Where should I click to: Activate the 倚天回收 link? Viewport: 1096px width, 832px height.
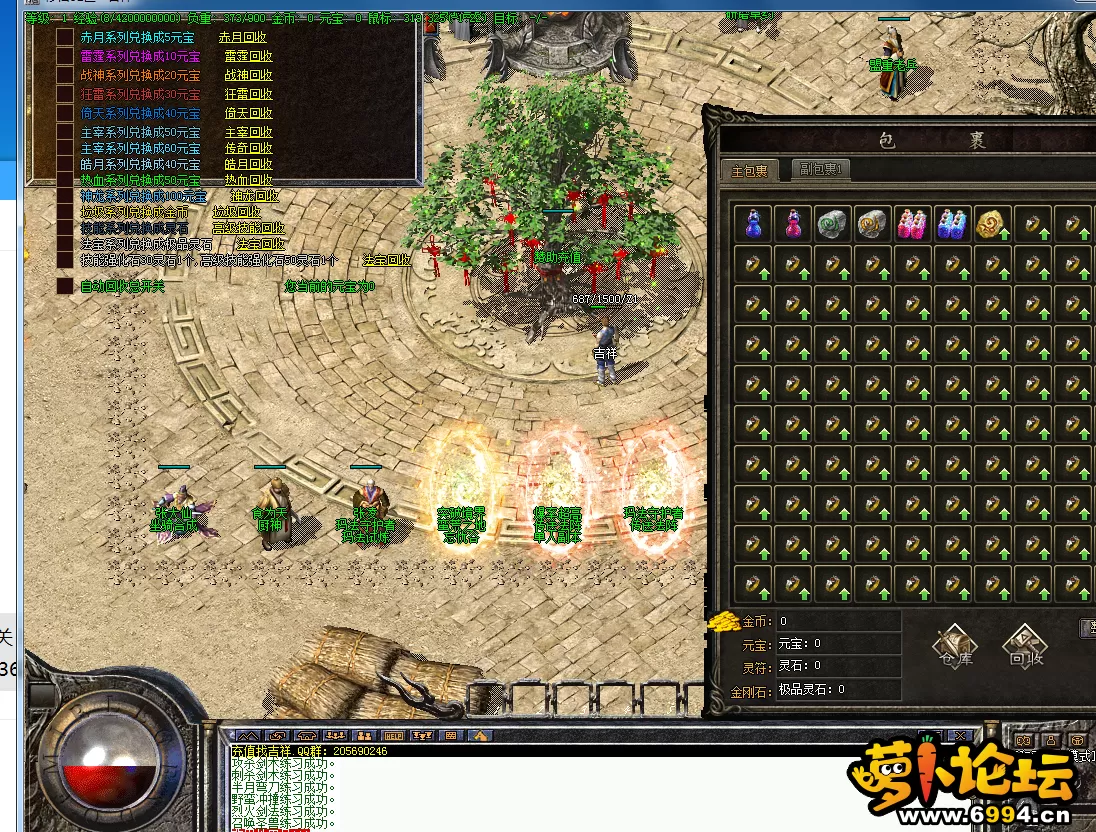pyautogui.click(x=248, y=113)
